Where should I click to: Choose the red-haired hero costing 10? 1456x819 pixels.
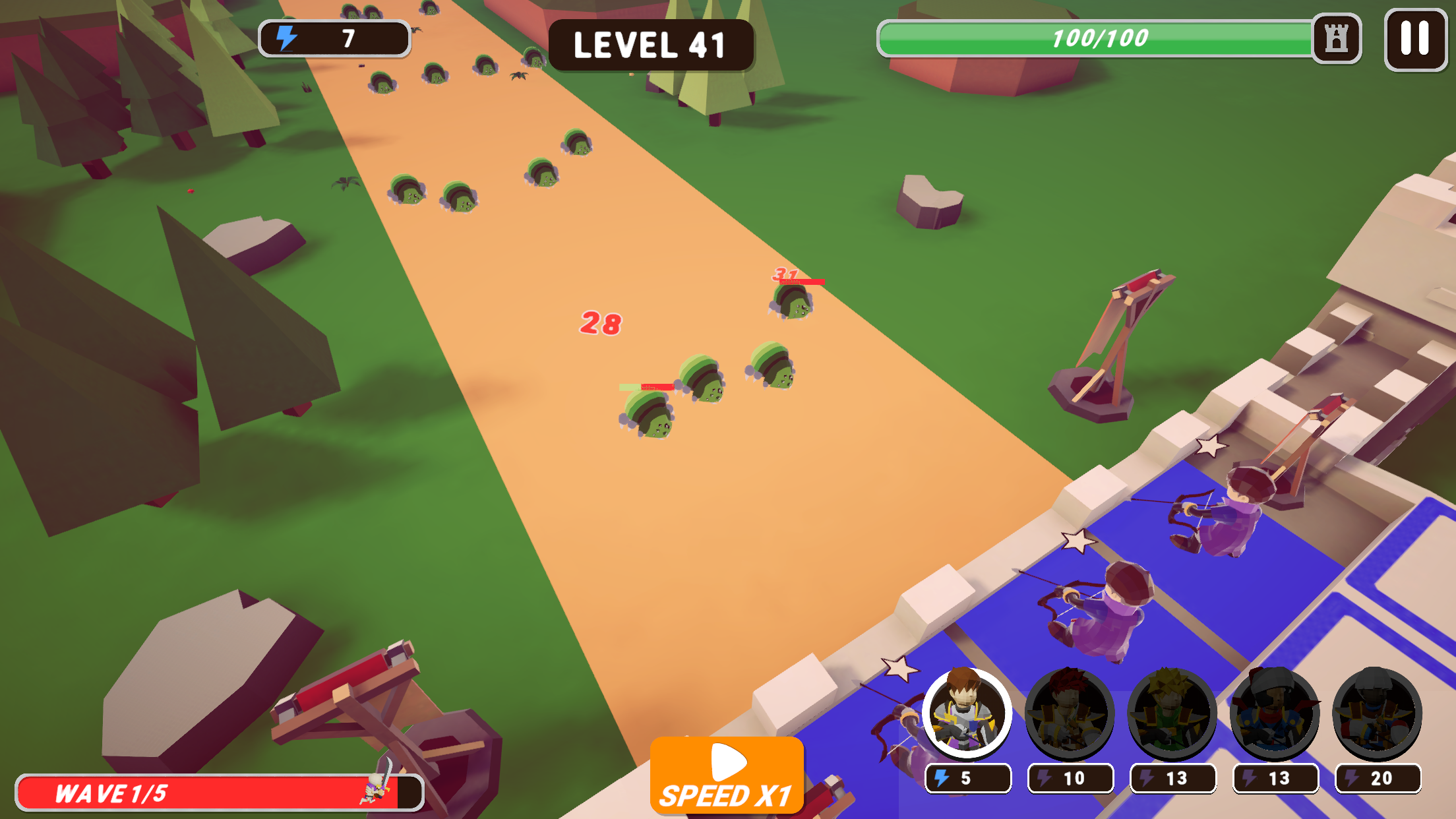1070,713
